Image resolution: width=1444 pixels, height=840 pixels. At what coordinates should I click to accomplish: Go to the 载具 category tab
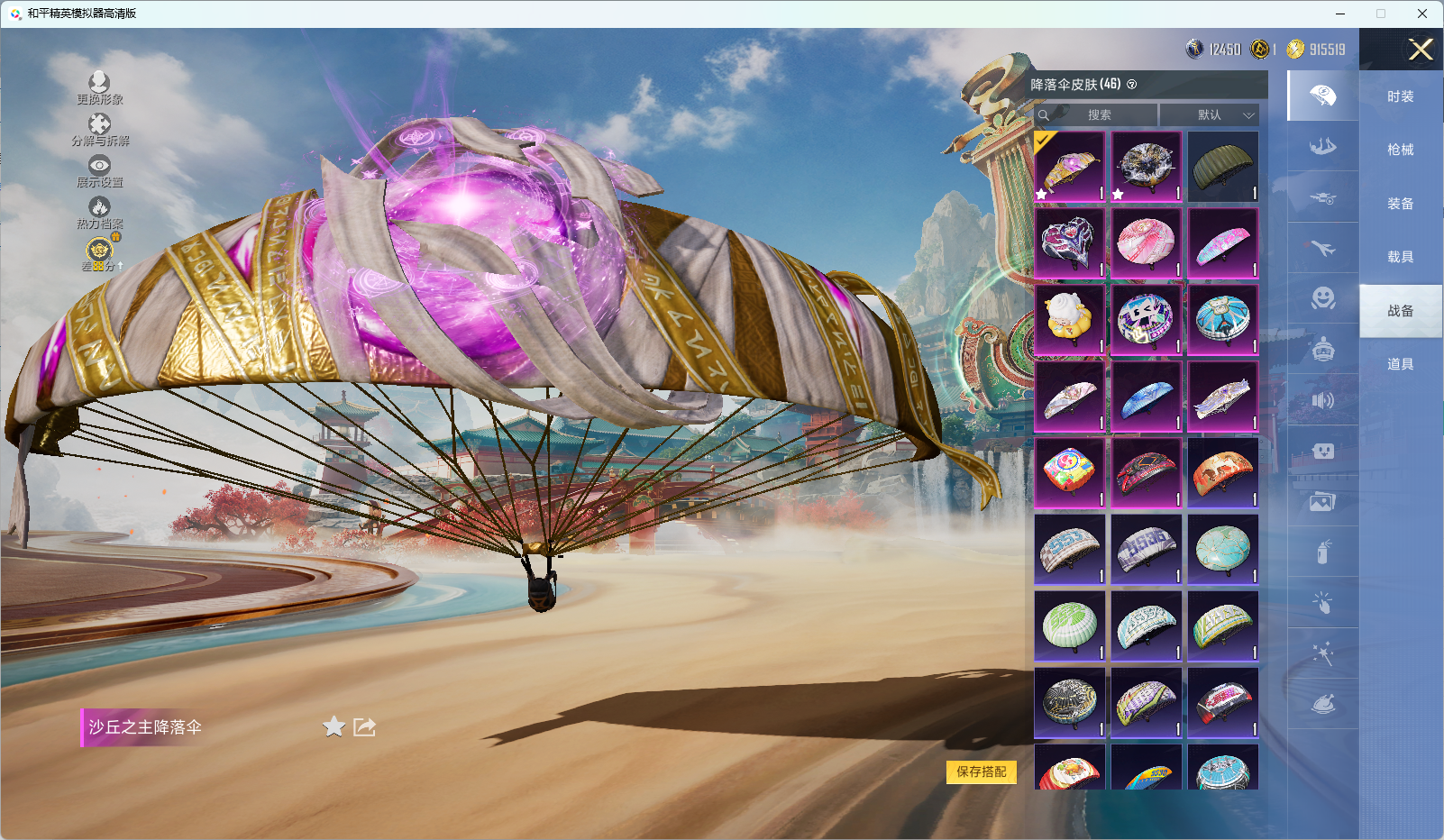(1400, 257)
